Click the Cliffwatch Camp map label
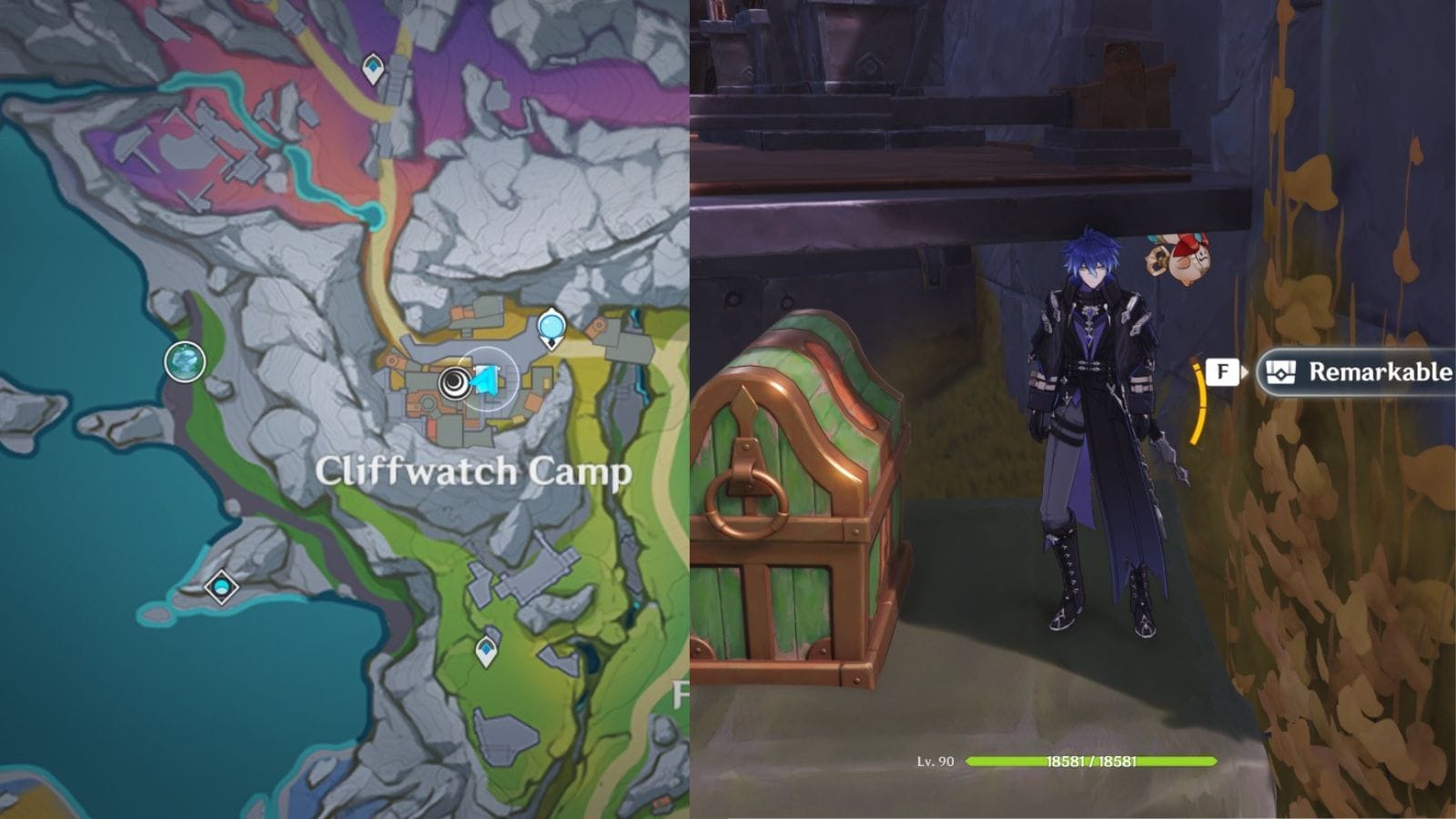This screenshot has height=819, width=1456. (473, 472)
